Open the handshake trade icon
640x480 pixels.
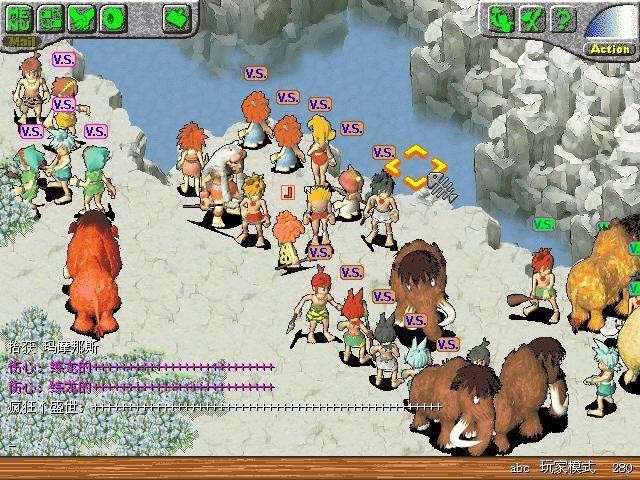(83, 18)
